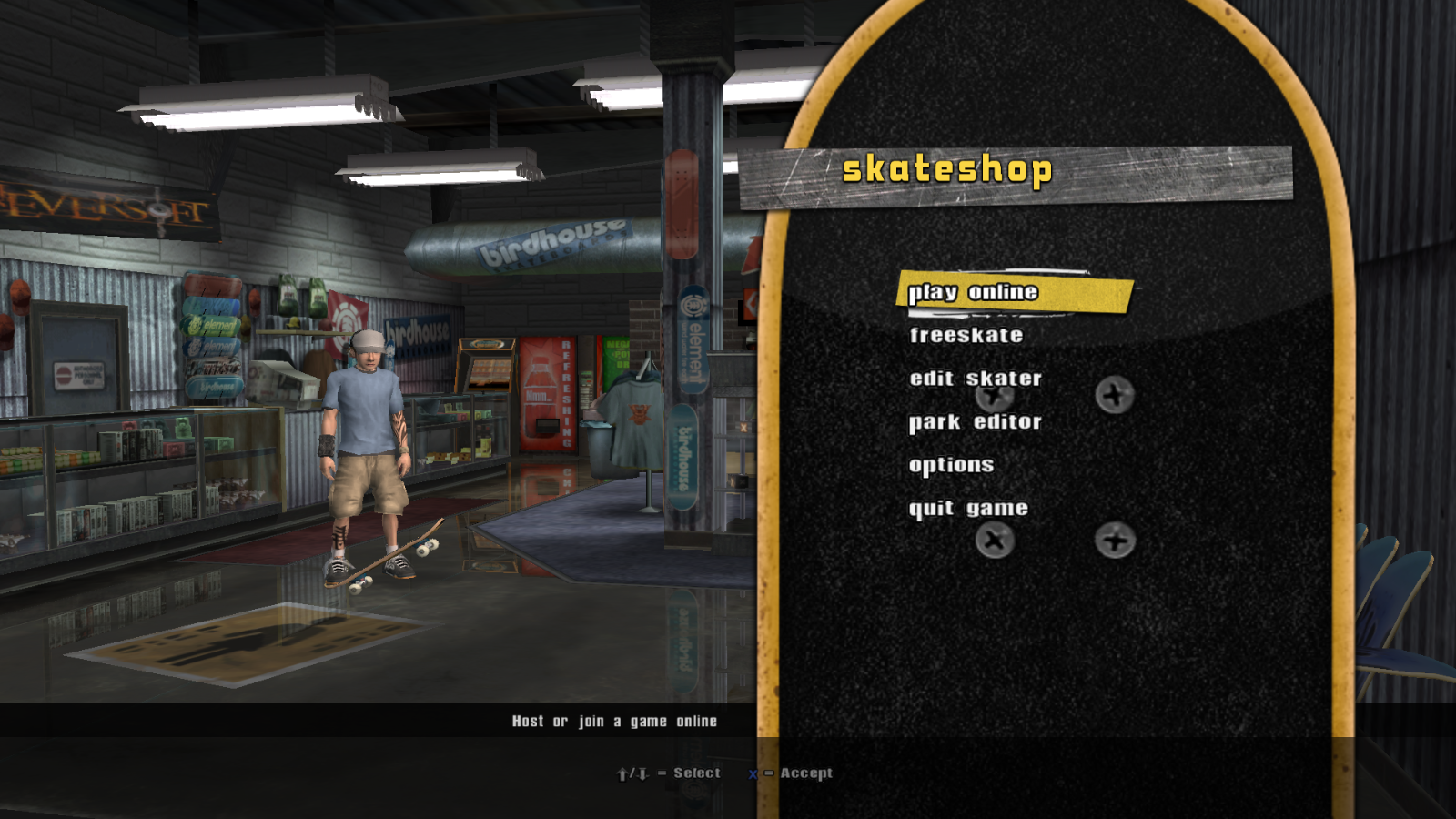Open the "freeskate" mode
The image size is (1456, 819).
(966, 335)
